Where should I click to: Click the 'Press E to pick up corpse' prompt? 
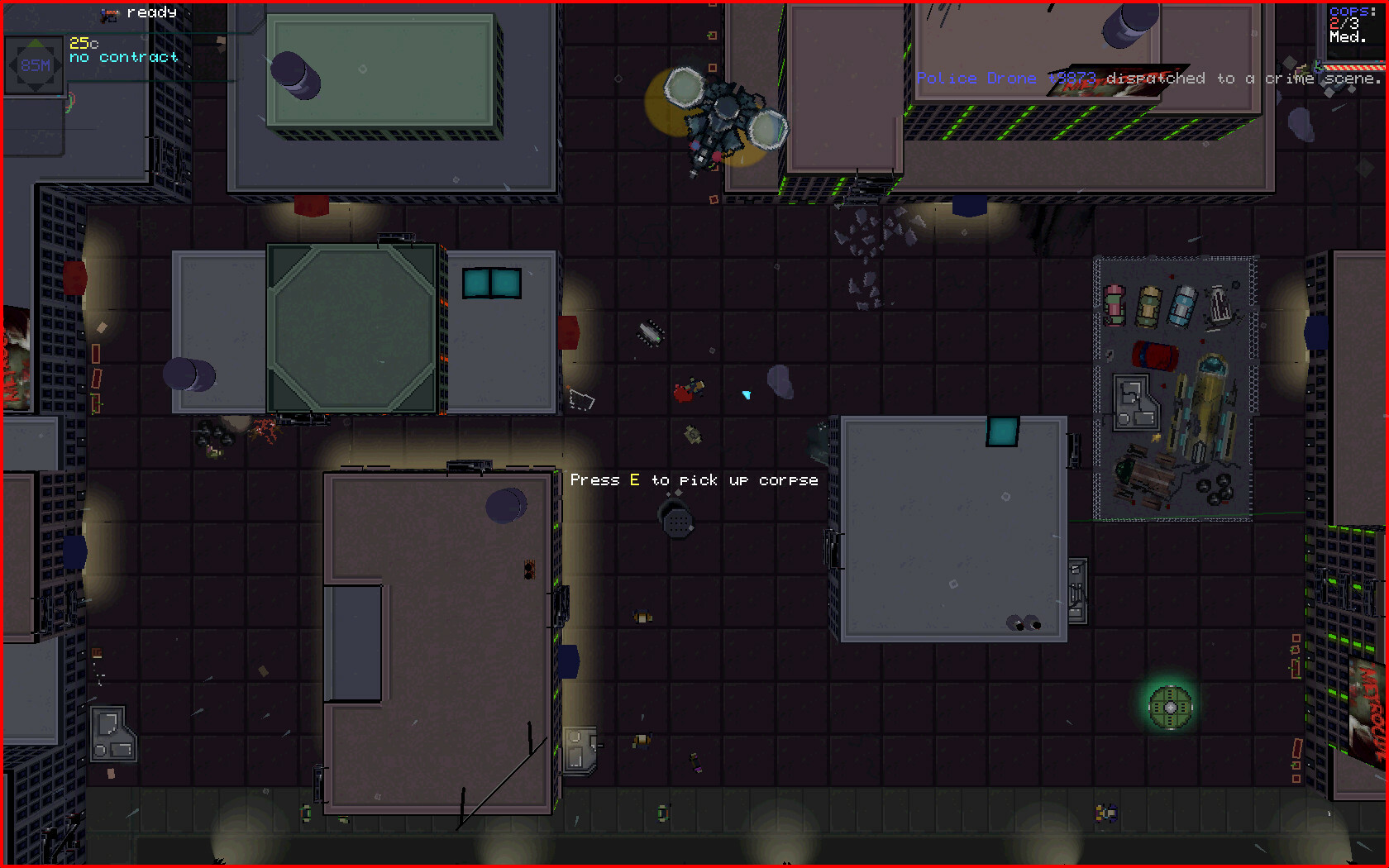pos(694,479)
